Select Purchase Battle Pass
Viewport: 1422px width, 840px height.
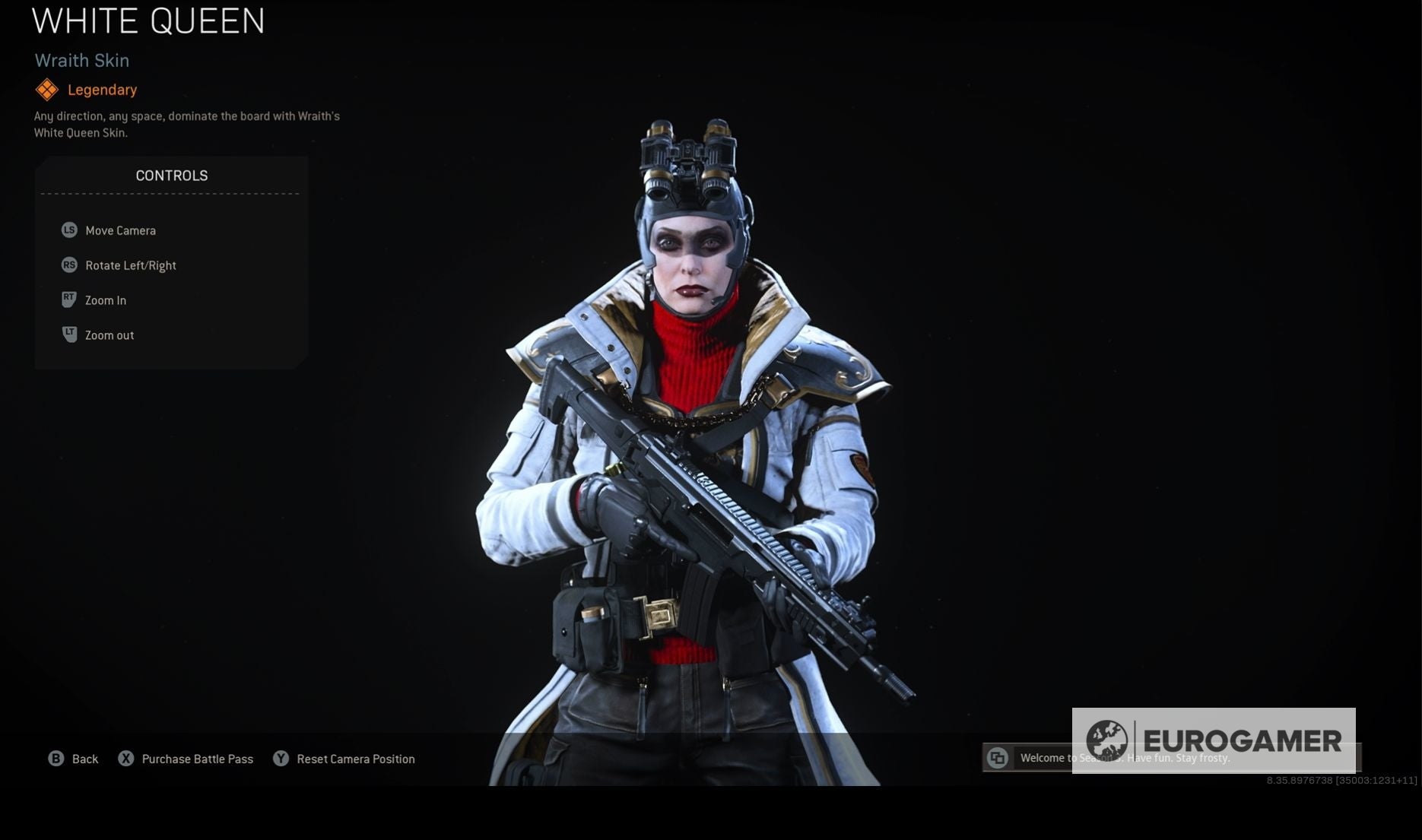(197, 759)
